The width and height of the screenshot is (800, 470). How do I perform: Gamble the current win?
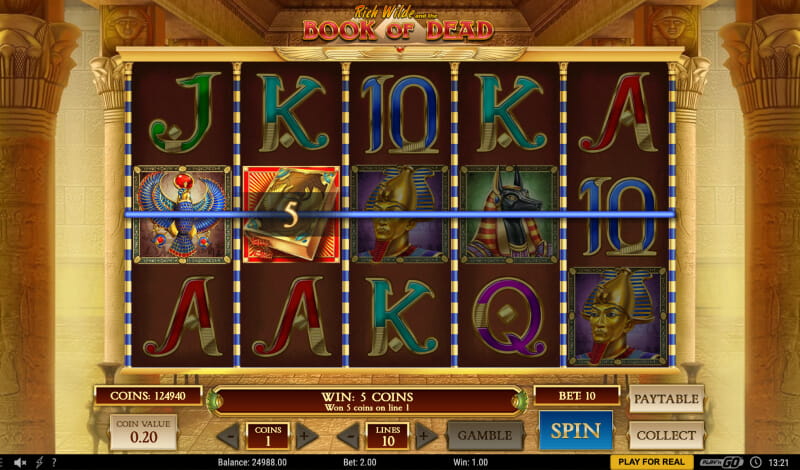click(x=486, y=435)
